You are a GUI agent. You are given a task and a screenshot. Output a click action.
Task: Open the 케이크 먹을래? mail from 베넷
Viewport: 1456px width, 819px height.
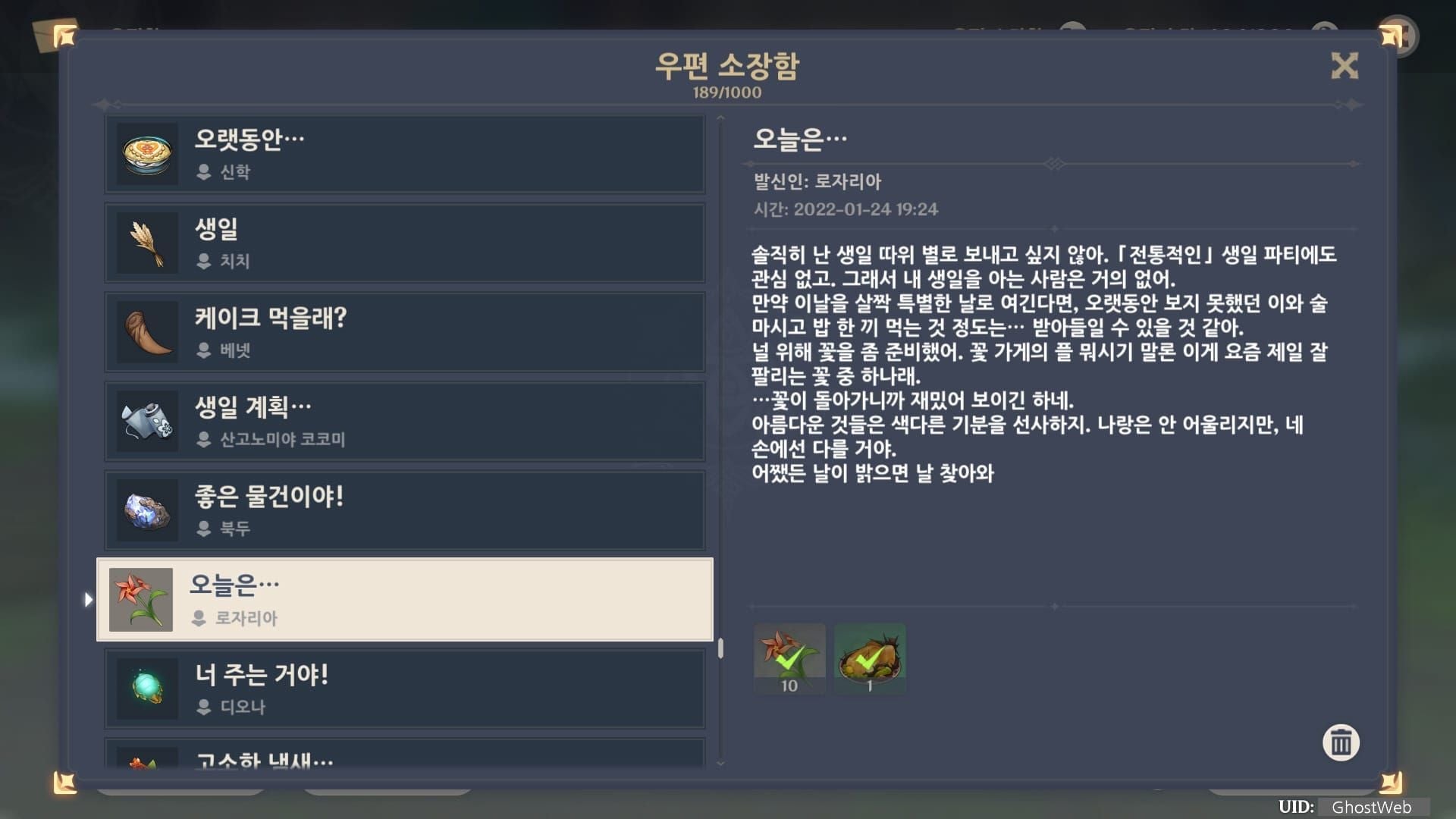[x=406, y=331]
